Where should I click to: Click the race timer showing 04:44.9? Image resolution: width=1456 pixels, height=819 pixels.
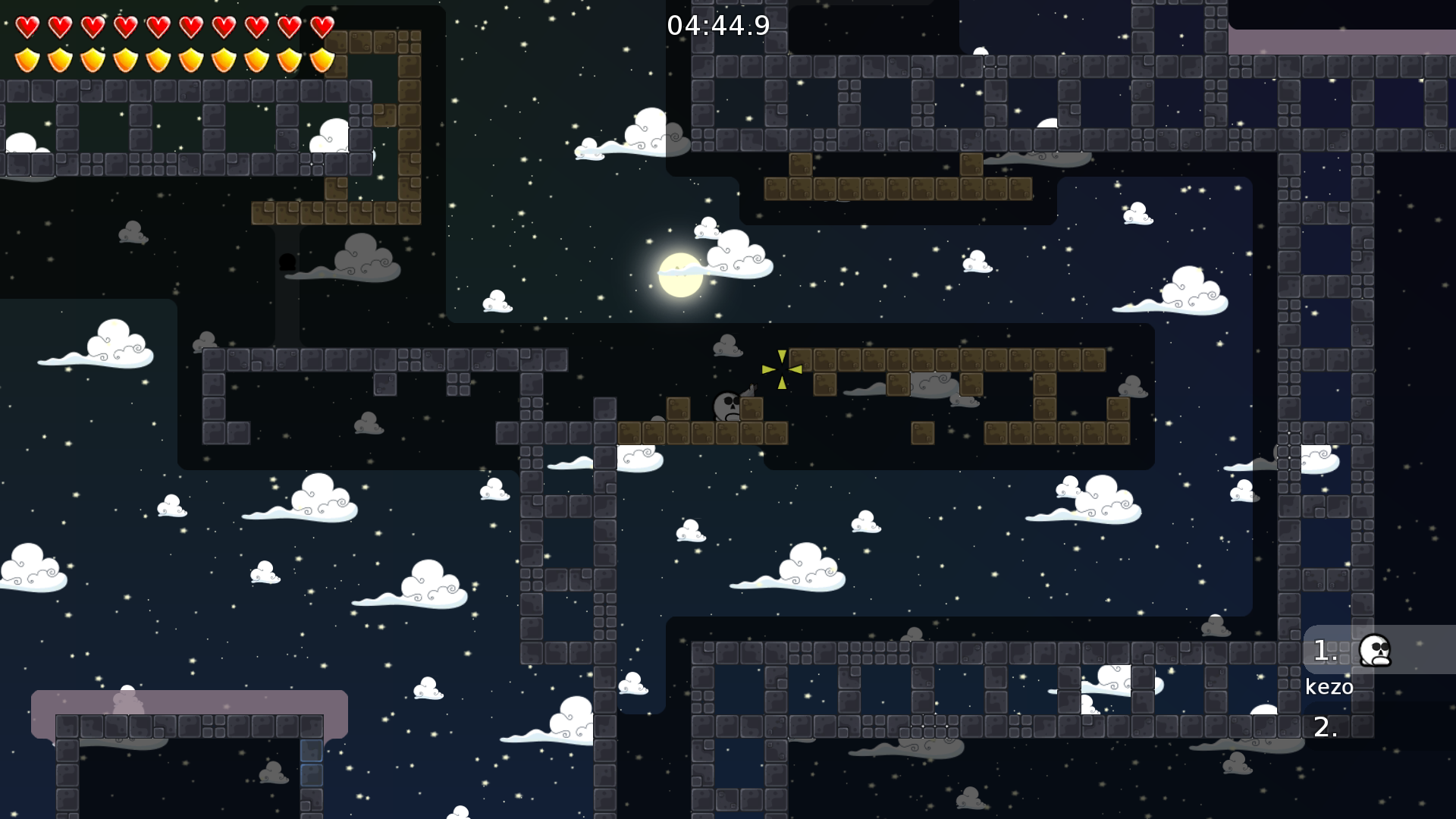coord(717,25)
